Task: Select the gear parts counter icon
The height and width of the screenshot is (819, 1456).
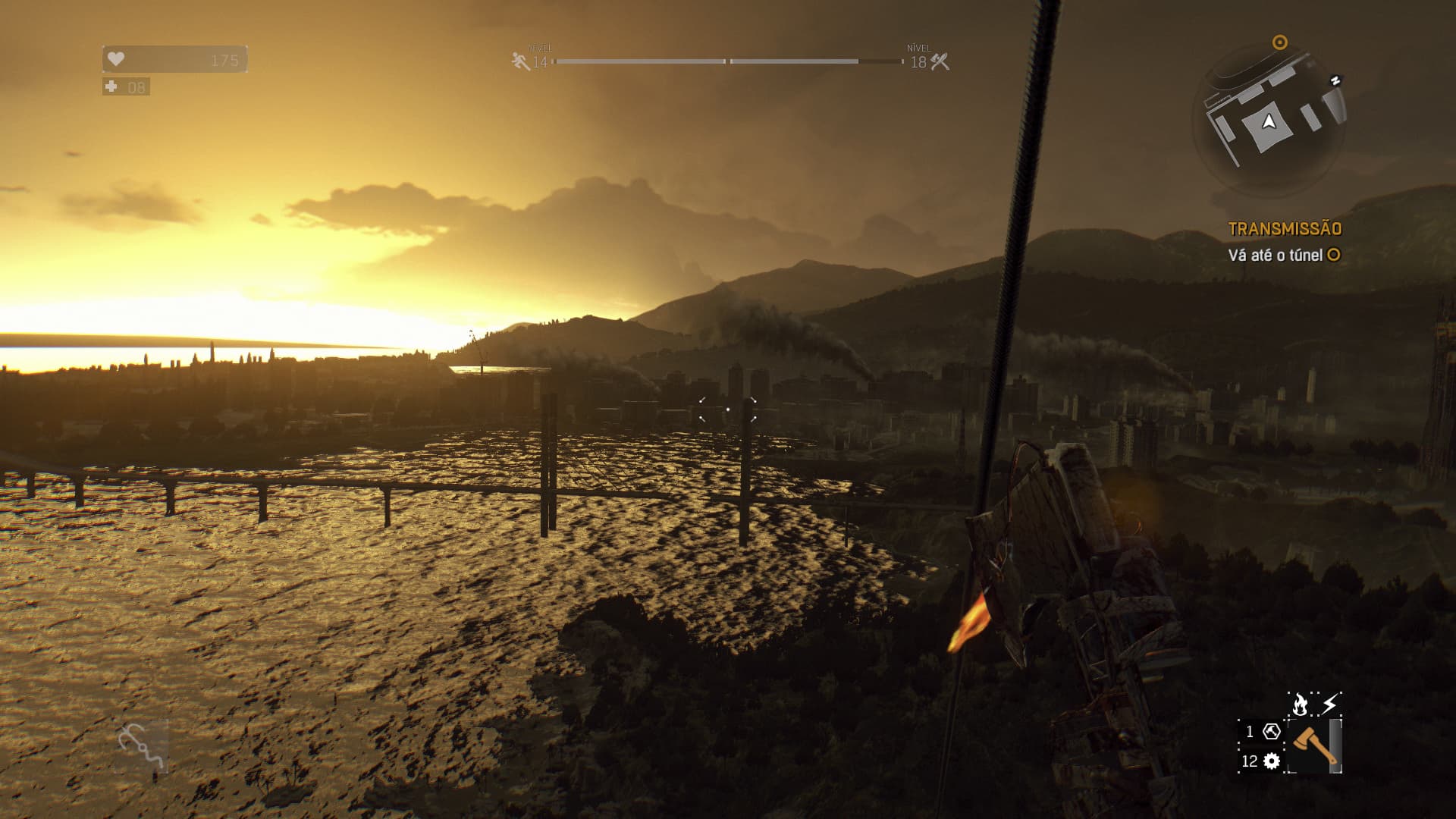Action: pyautogui.click(x=1272, y=761)
